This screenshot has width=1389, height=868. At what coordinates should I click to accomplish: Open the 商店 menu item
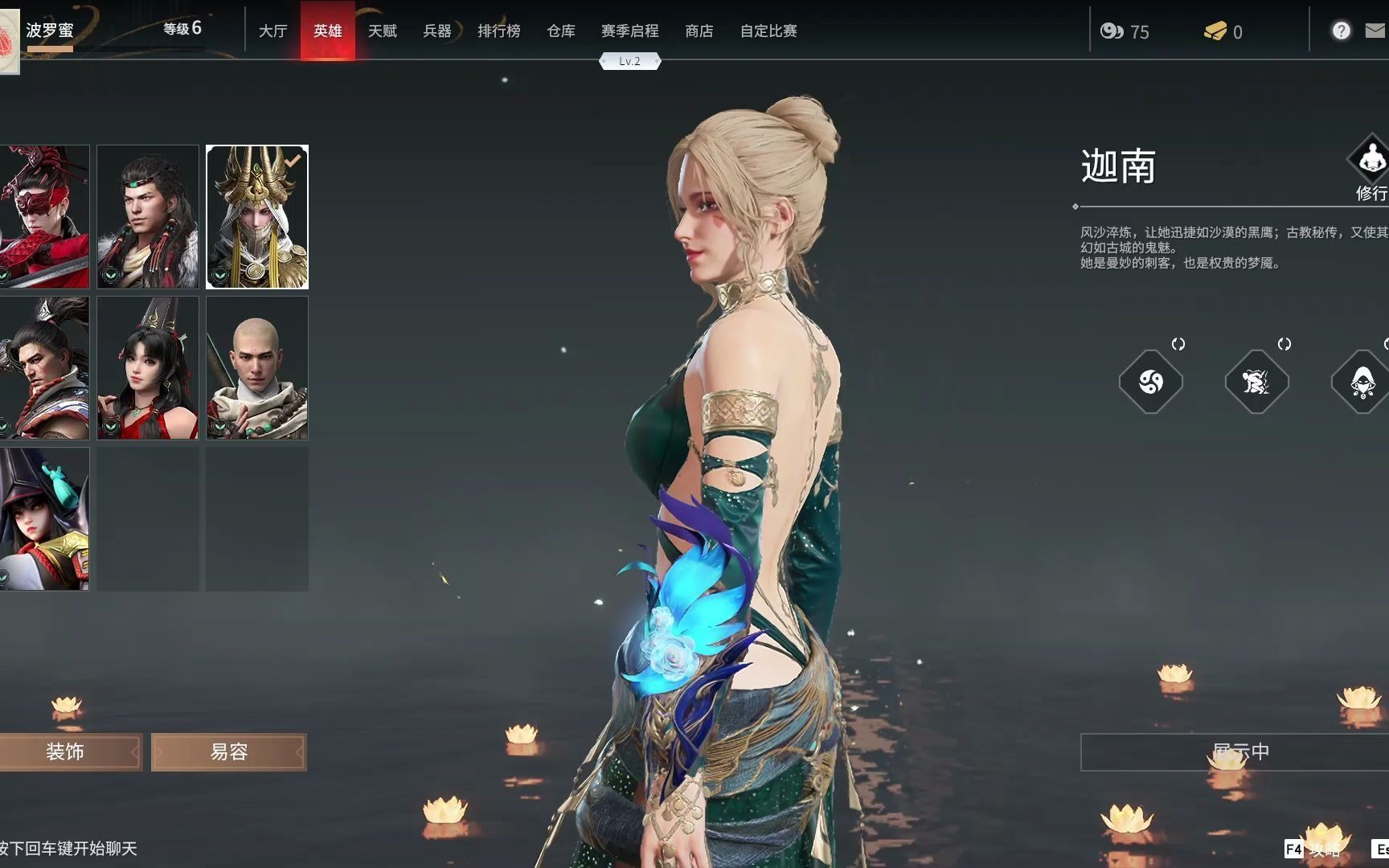[699, 31]
